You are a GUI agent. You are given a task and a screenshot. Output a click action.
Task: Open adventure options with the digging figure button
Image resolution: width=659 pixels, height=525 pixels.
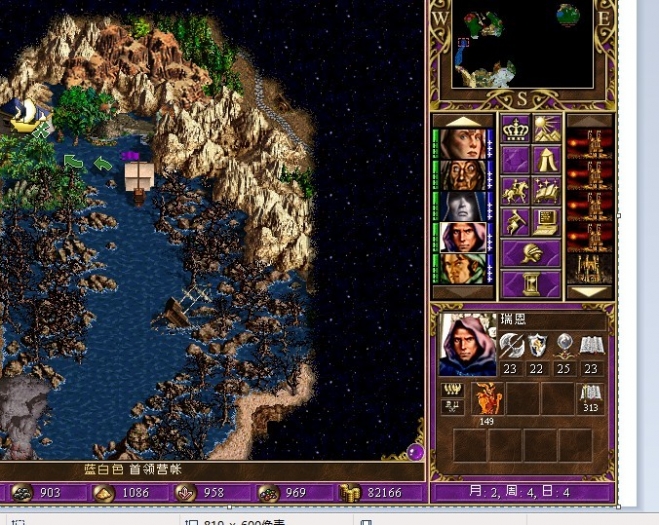coord(516,222)
